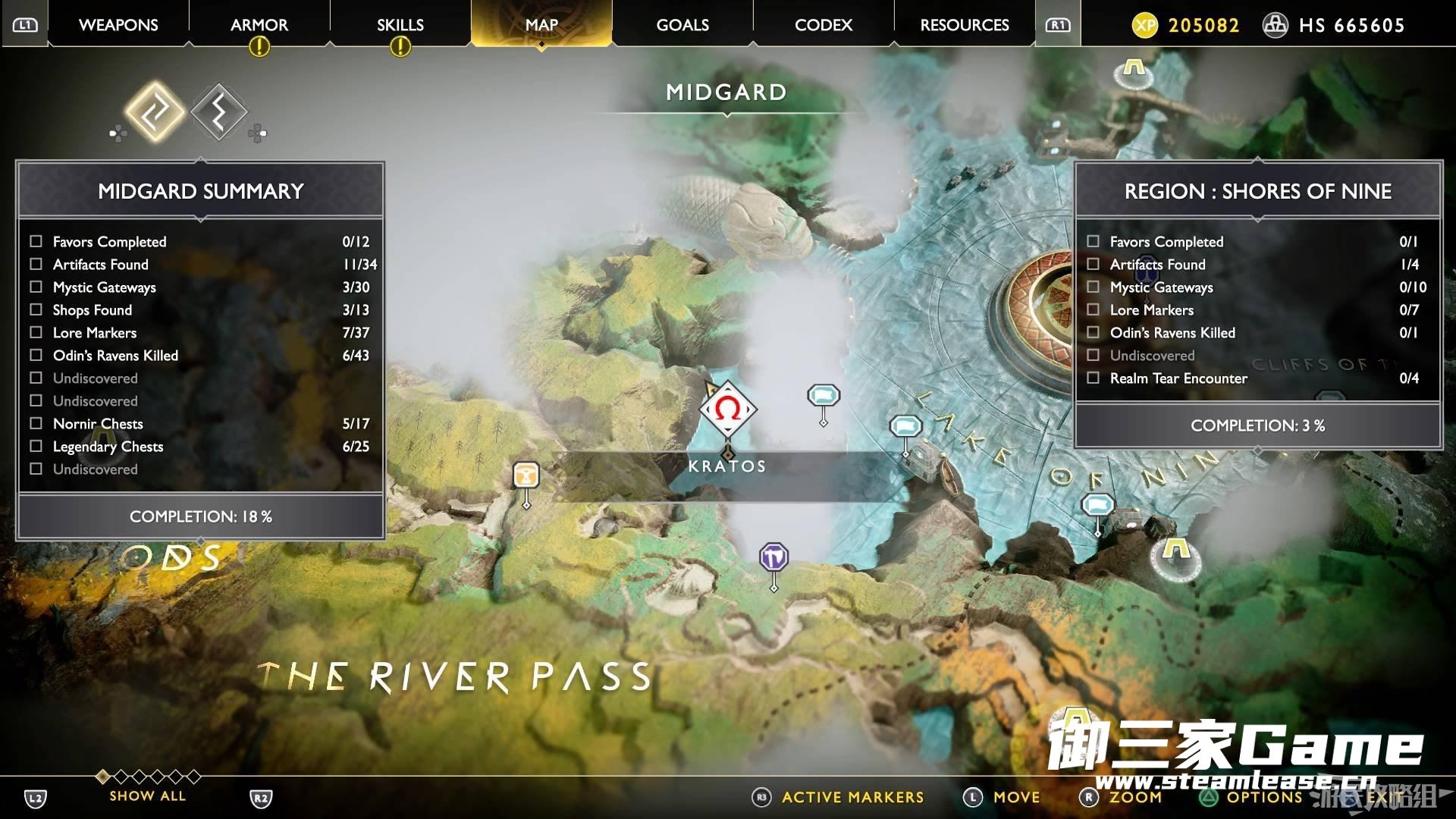Choose the grey second realm rune
The height and width of the screenshot is (819, 1456).
tap(218, 112)
